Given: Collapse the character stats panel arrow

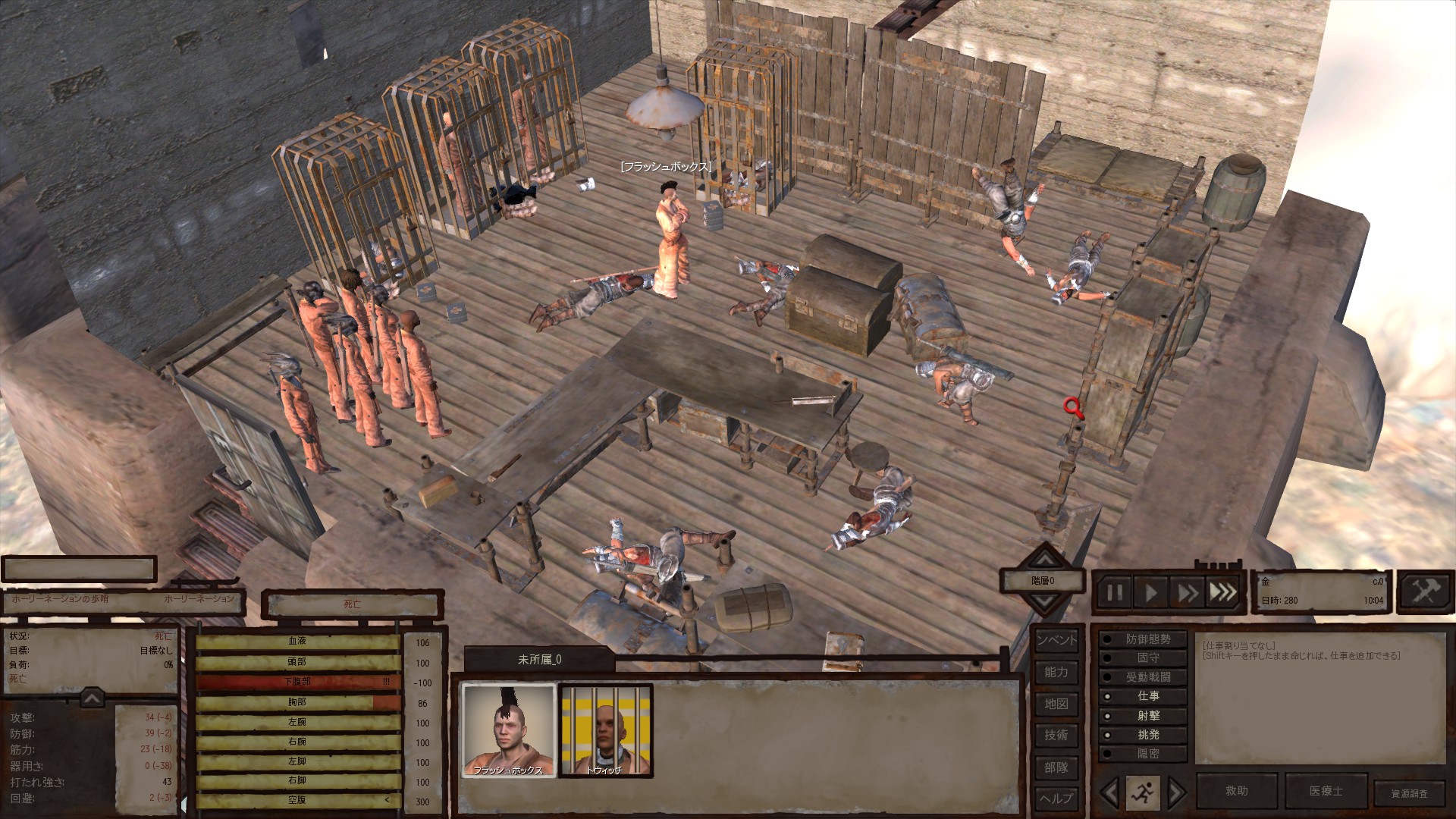Looking at the screenshot, I should point(92,697).
